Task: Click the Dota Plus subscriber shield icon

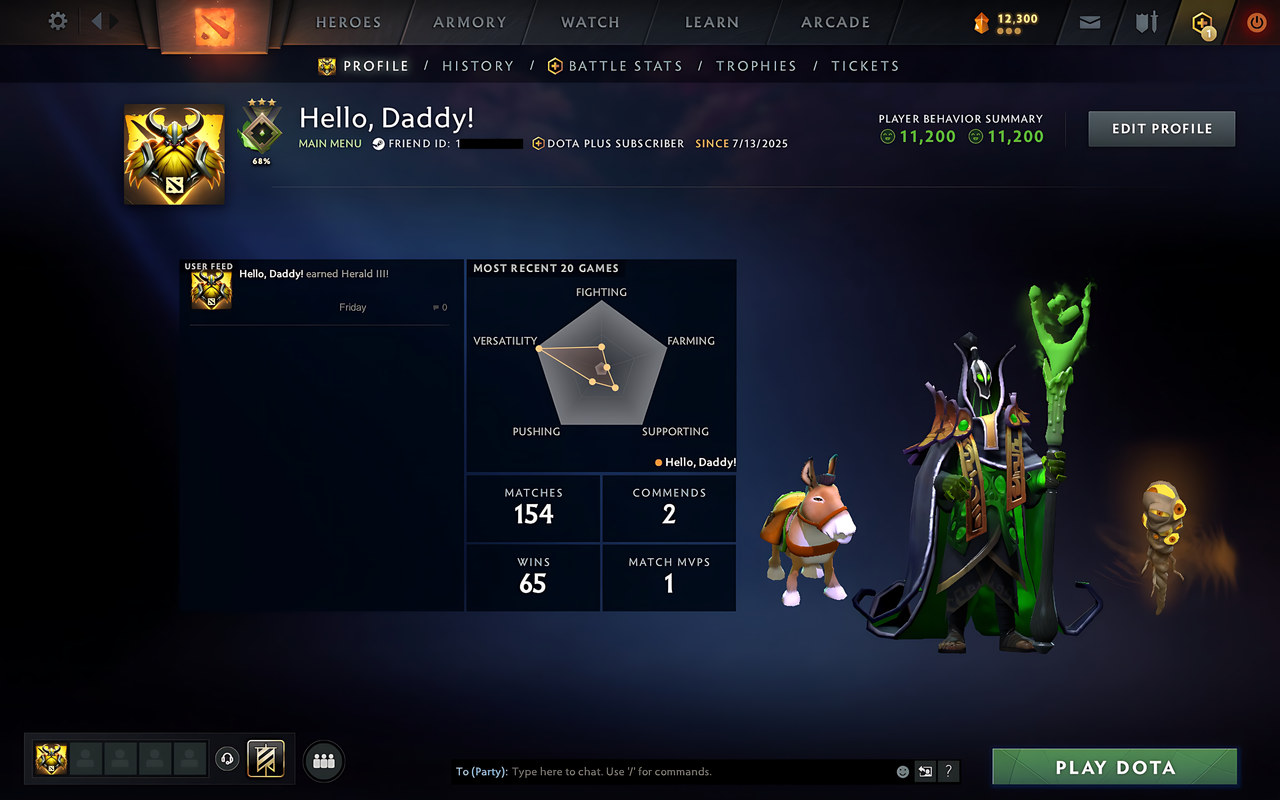Action: (536, 143)
